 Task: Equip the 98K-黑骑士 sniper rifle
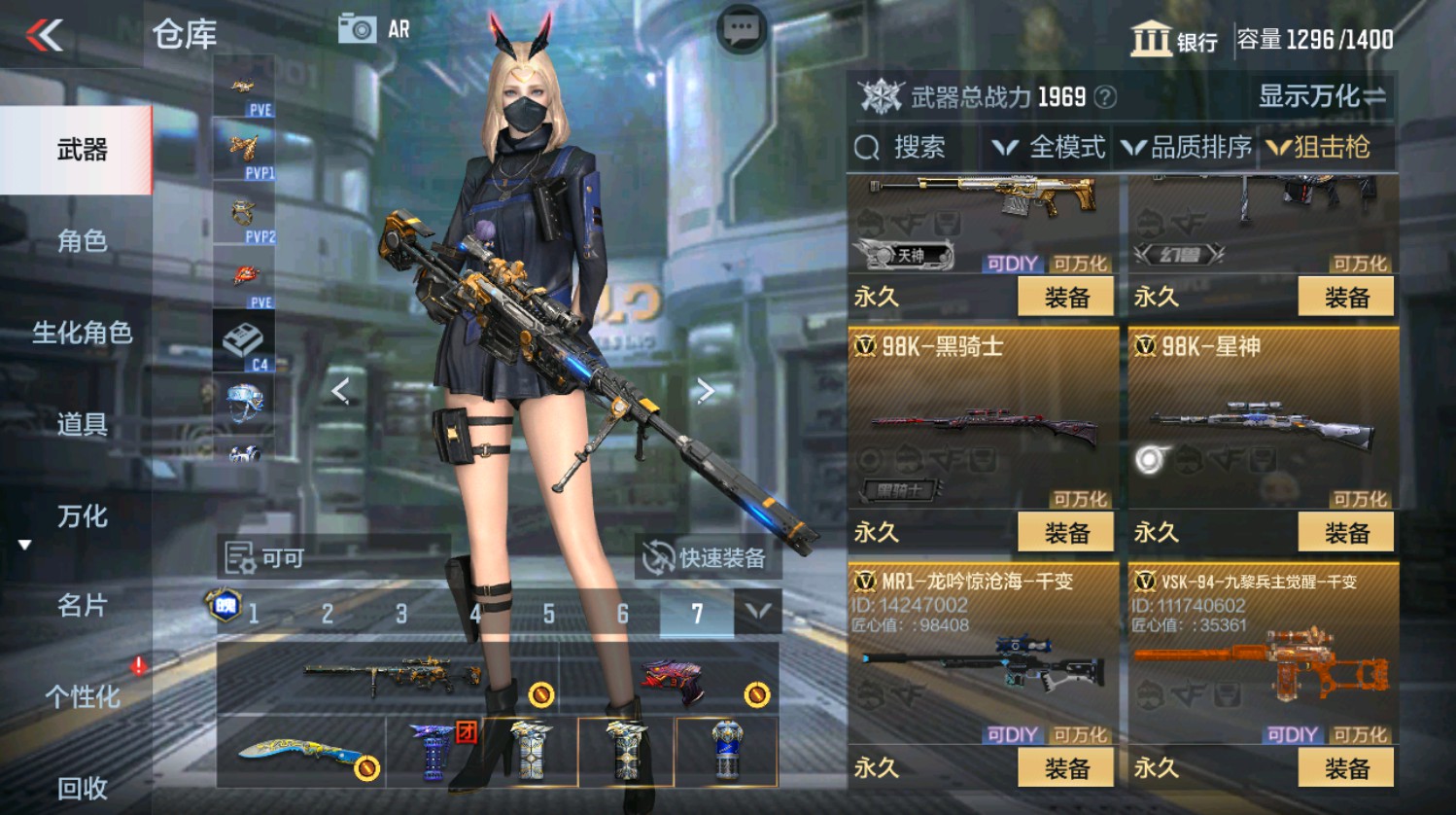click(1065, 532)
